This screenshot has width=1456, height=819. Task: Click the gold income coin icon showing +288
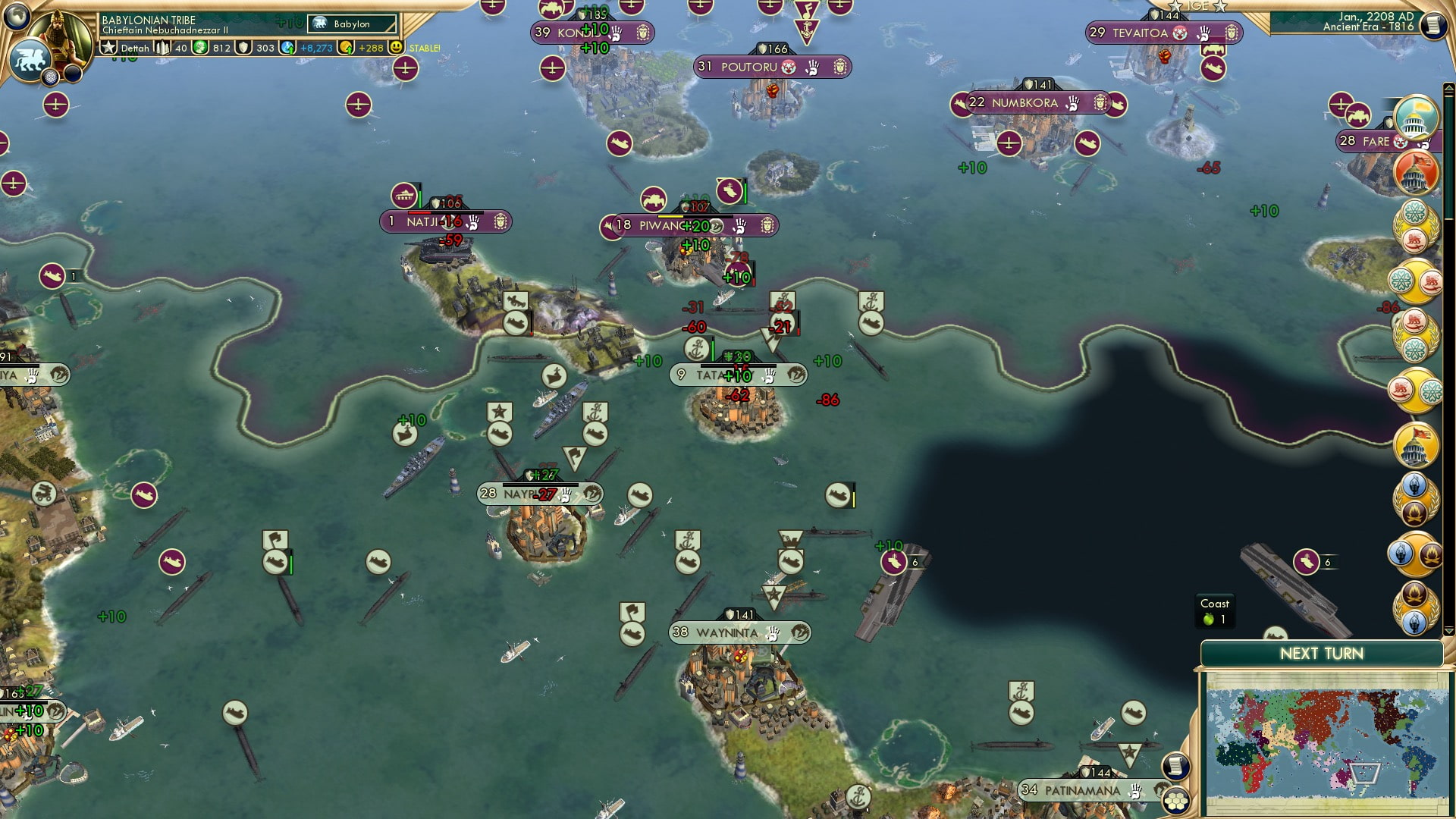345,49
